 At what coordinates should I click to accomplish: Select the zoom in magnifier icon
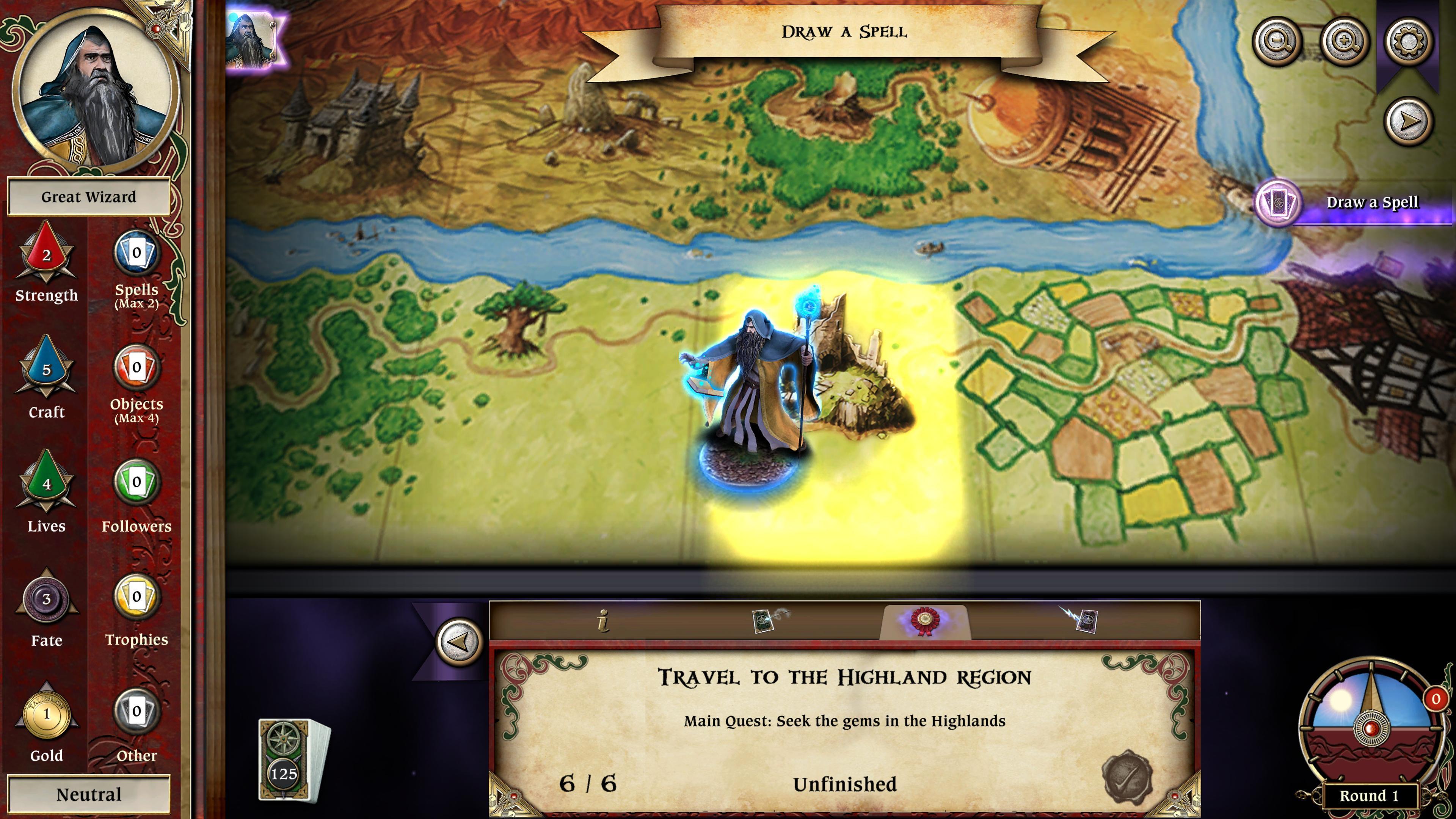click(1346, 41)
